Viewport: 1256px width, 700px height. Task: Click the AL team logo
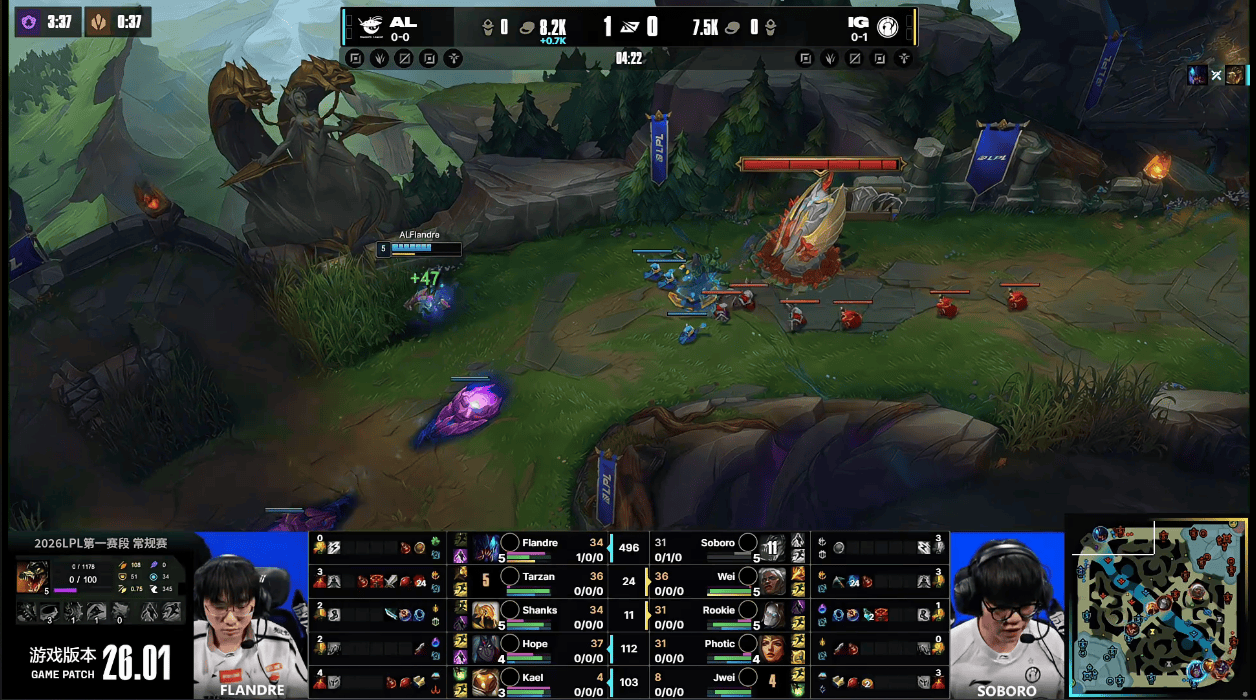(372, 25)
